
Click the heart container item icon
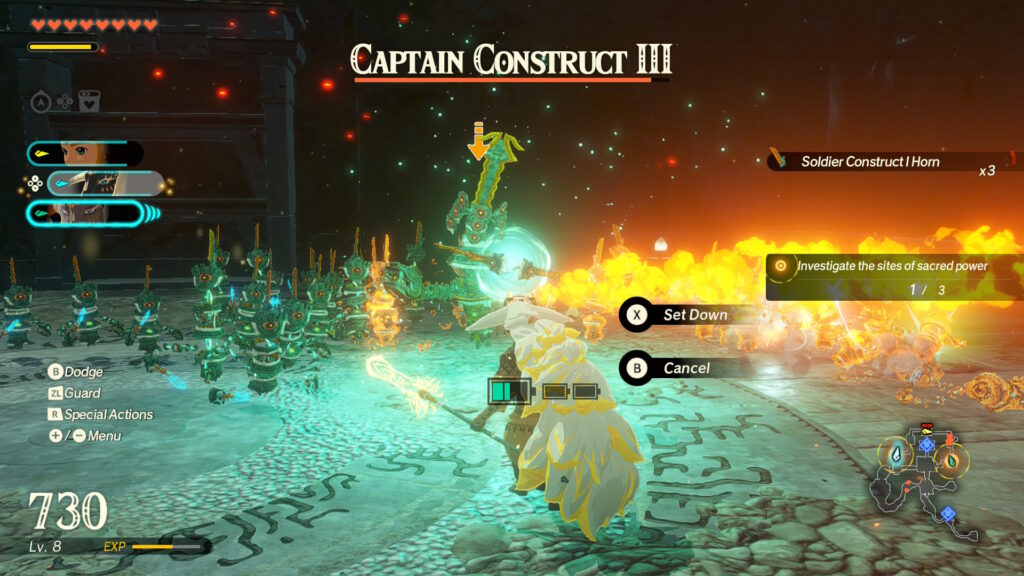[90, 101]
